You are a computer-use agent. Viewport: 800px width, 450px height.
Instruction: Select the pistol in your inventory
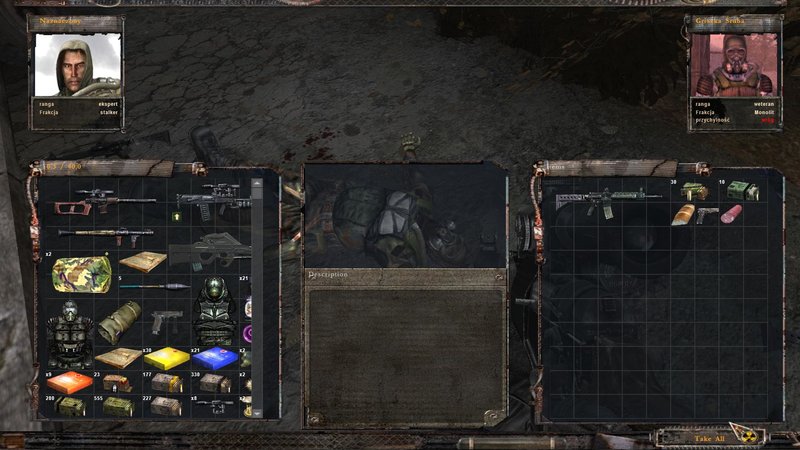pos(165,322)
